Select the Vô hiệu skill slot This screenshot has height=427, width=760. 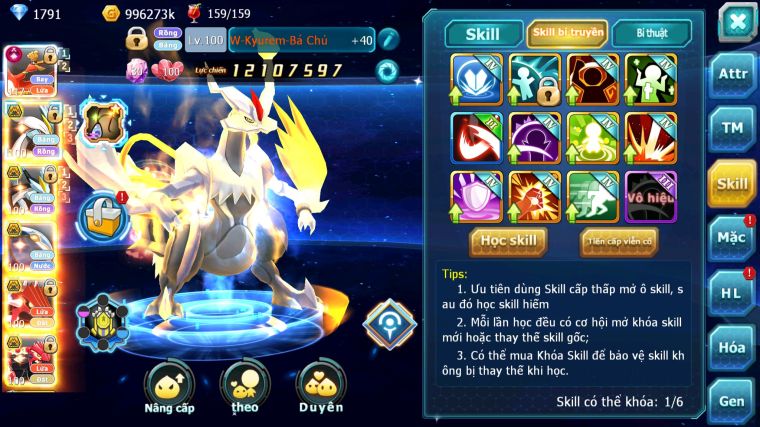651,196
